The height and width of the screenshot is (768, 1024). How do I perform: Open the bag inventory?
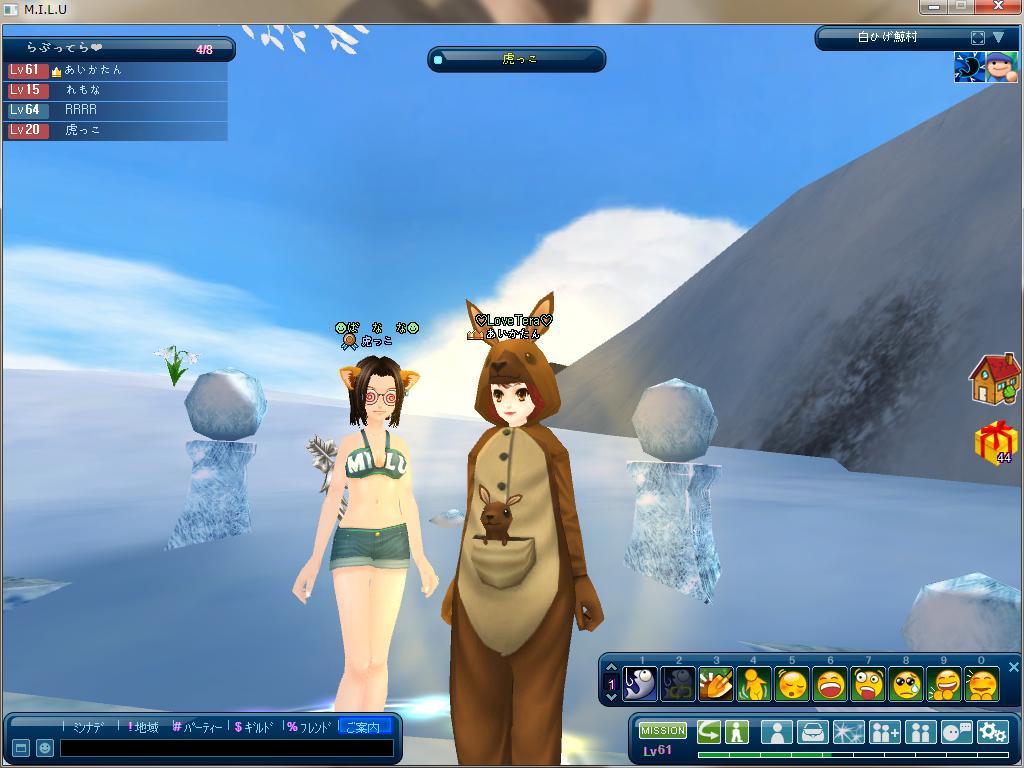pos(812,732)
